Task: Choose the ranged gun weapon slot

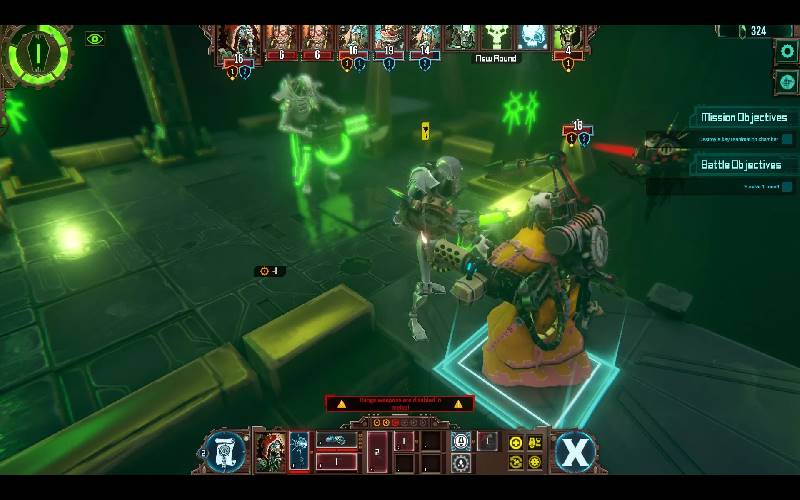Action: pyautogui.click(x=337, y=440)
